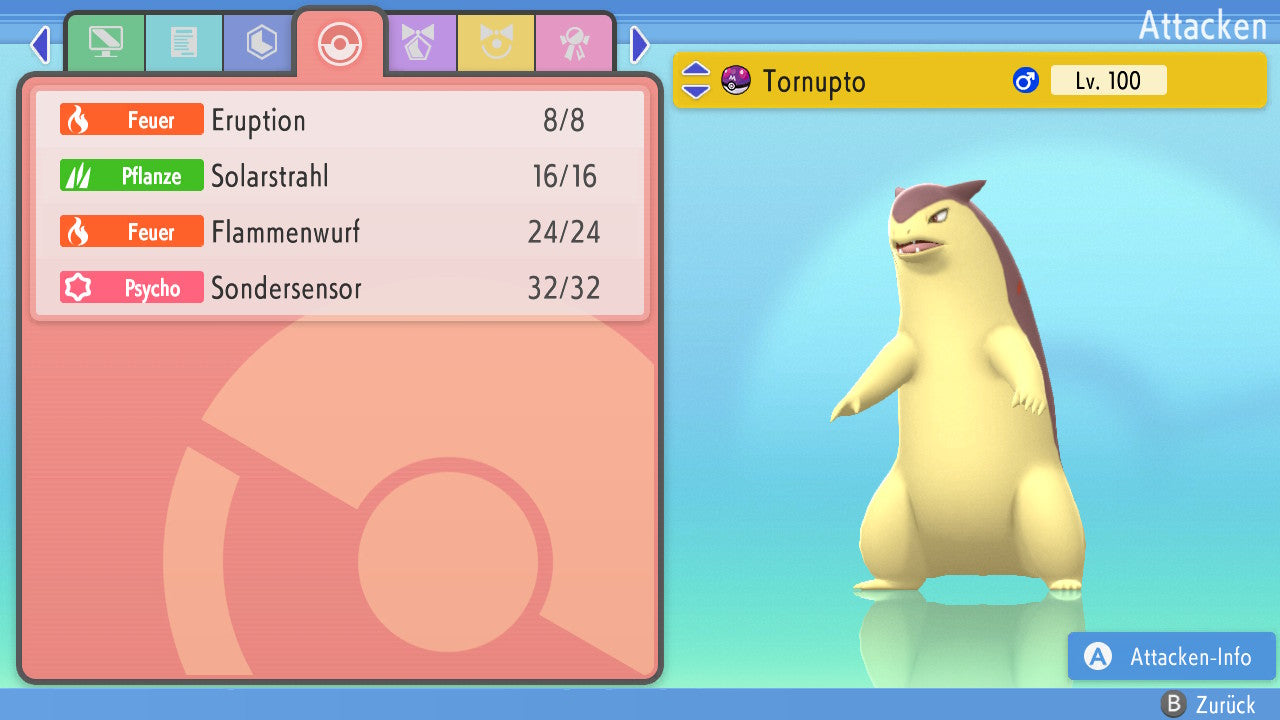Choose the Solarstrahl attack
Image resolution: width=1280 pixels, height=720 pixels.
pos(340,176)
